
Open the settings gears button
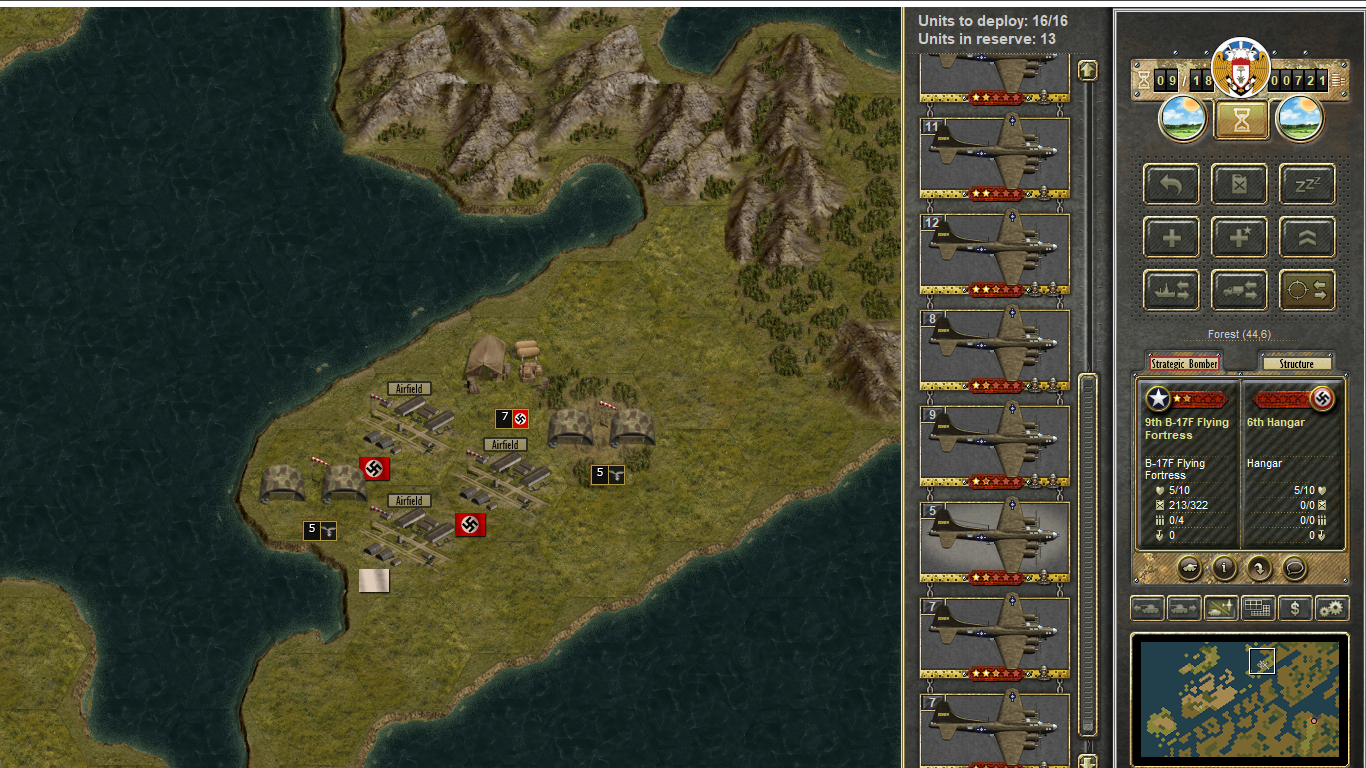(1331, 608)
